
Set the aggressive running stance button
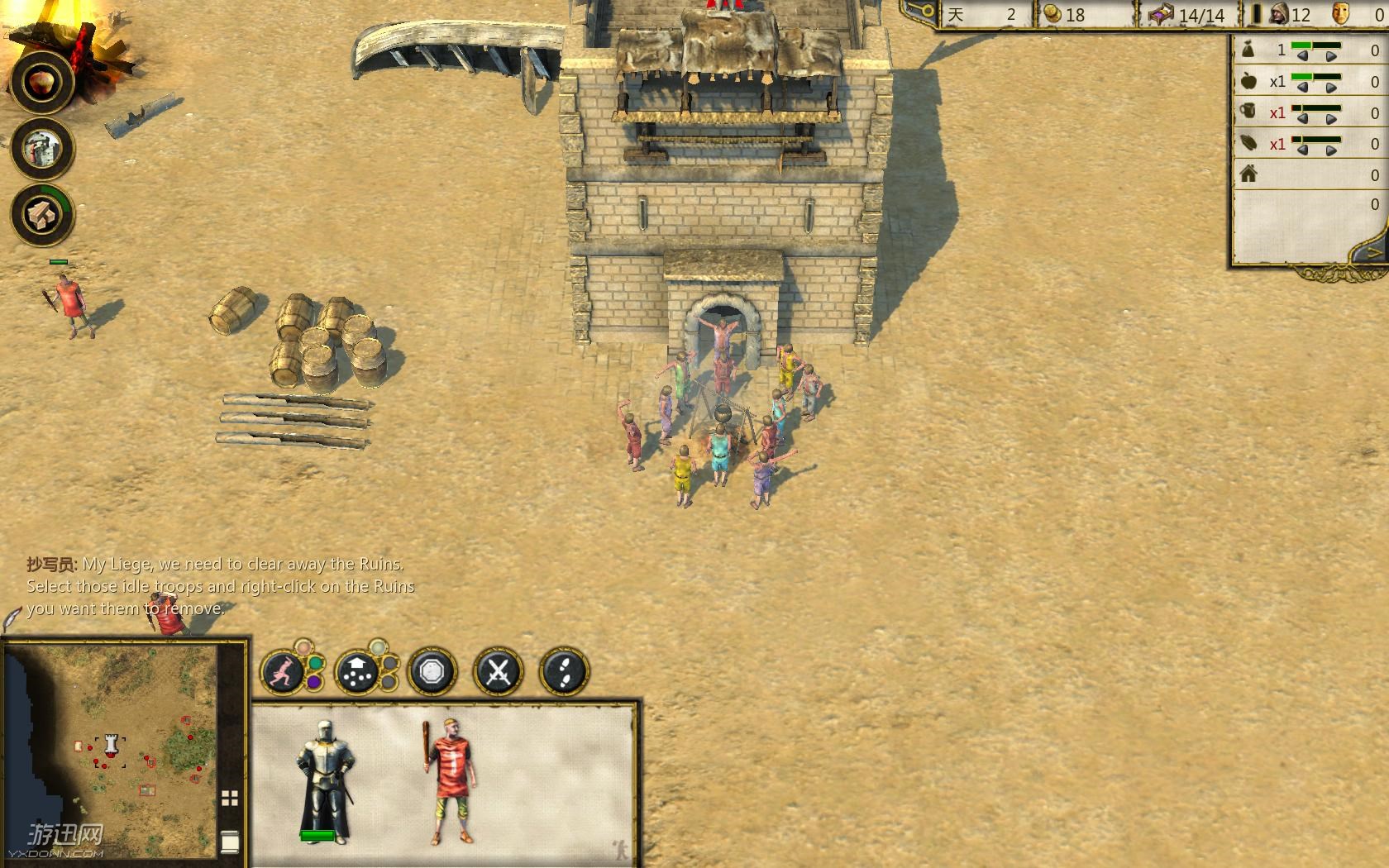click(284, 672)
